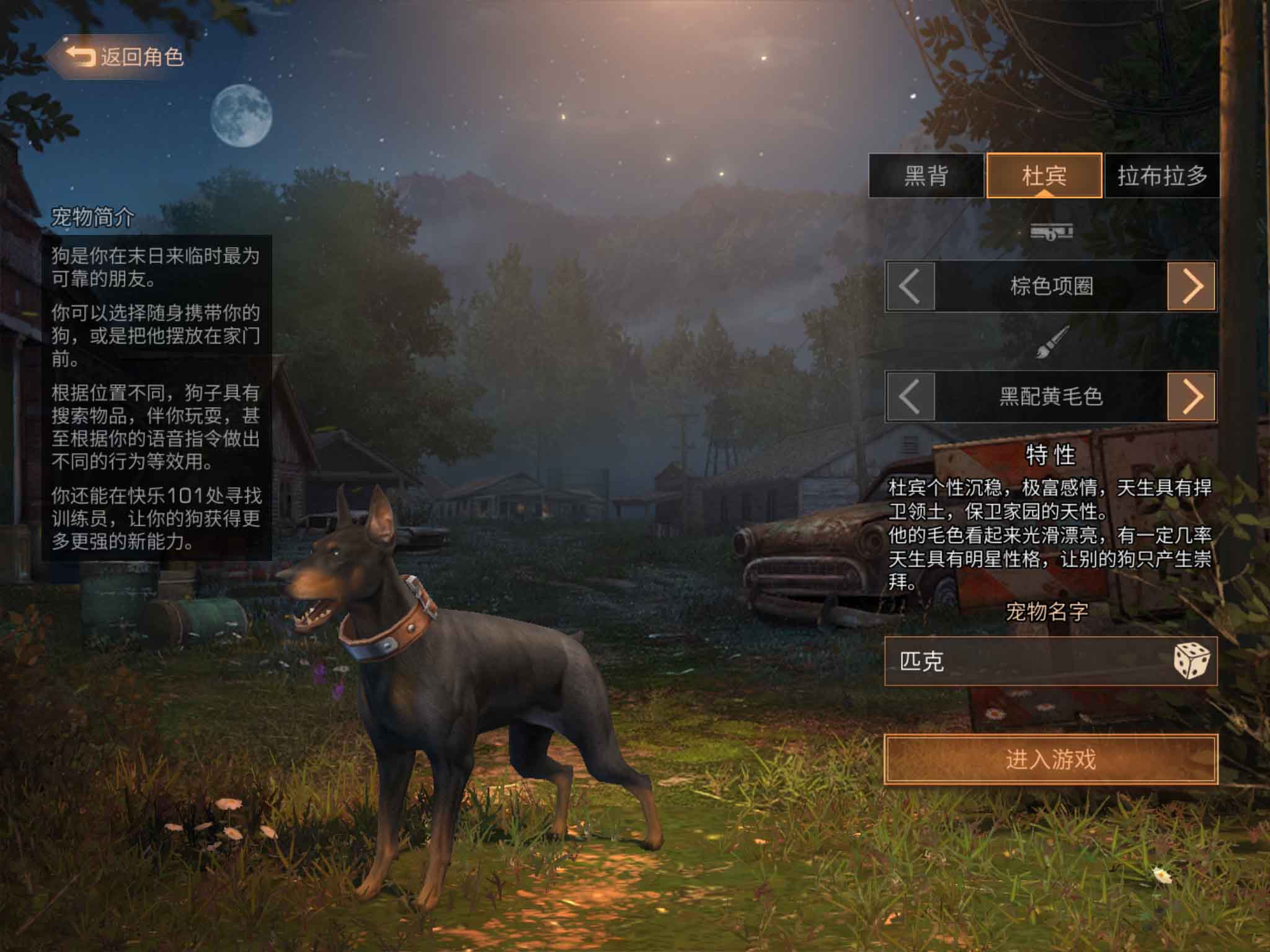Enter the game with 进入游戏

coord(1050,759)
